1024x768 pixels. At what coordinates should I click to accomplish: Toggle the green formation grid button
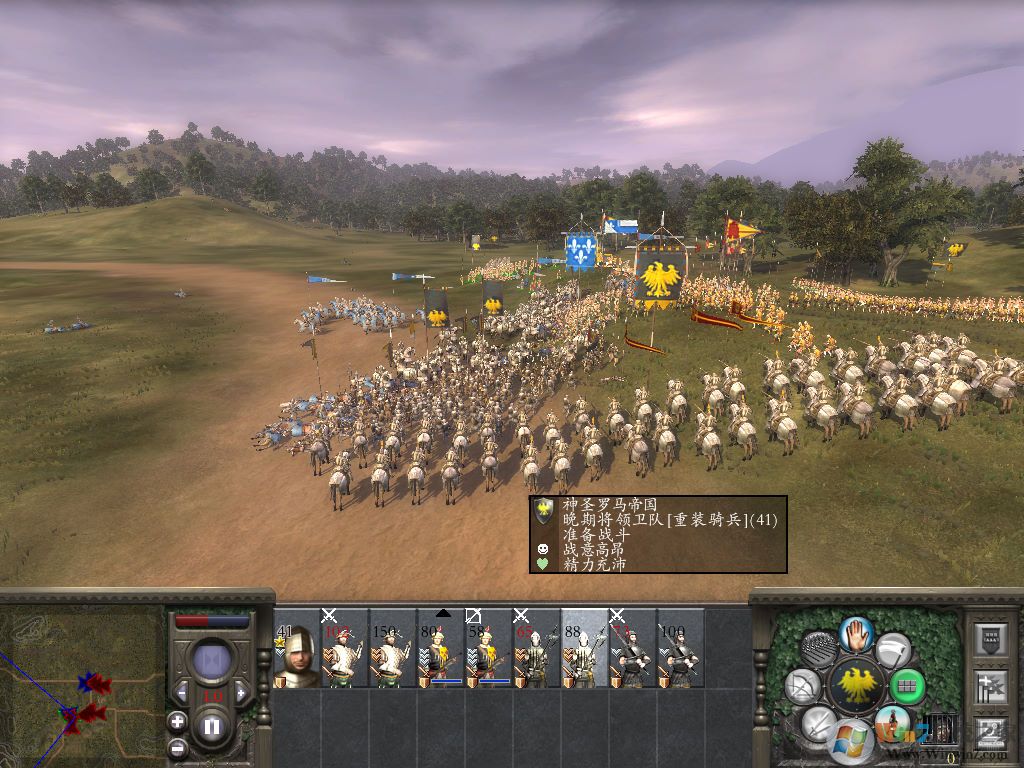pos(907,686)
